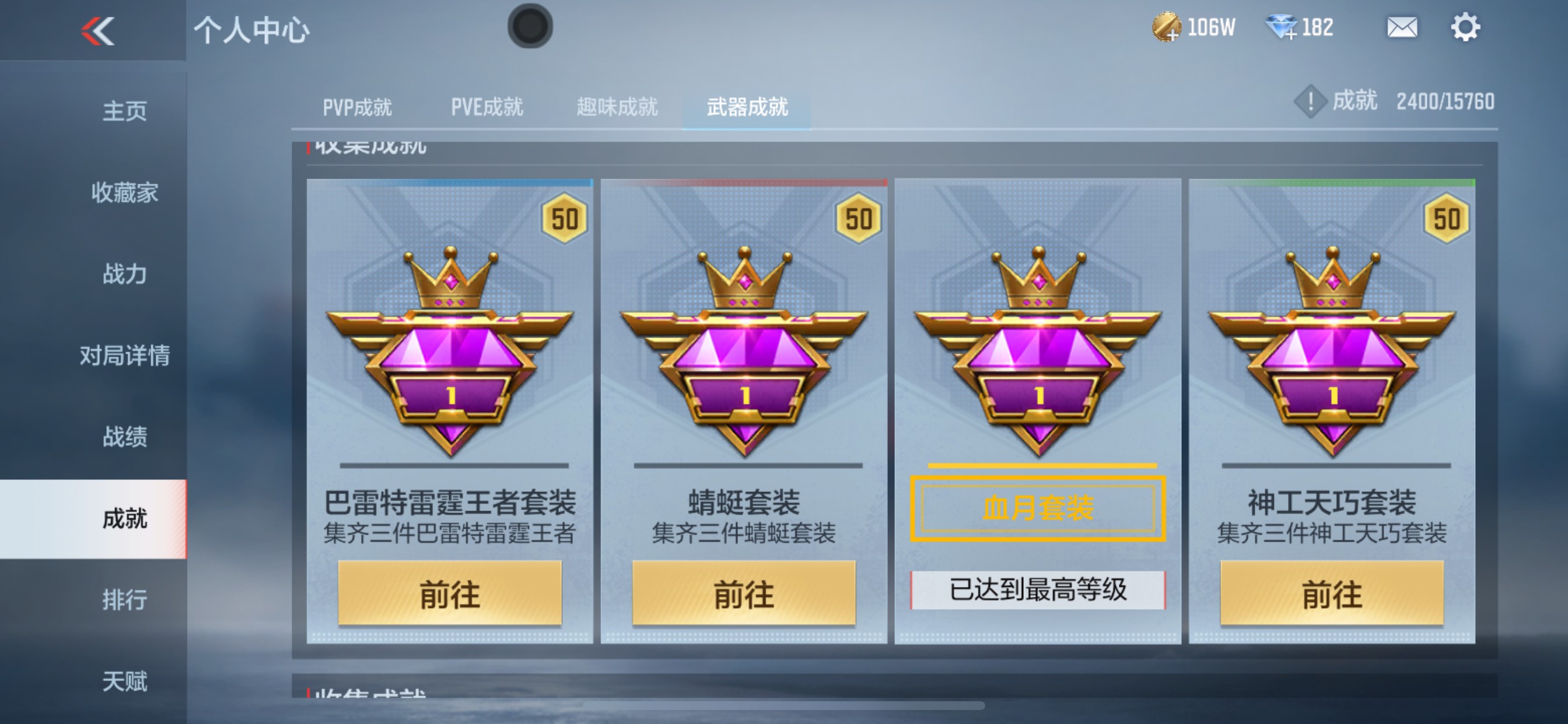Click the back arrow to exit 个人中心
Screen dimensions: 1568x724
97,30
